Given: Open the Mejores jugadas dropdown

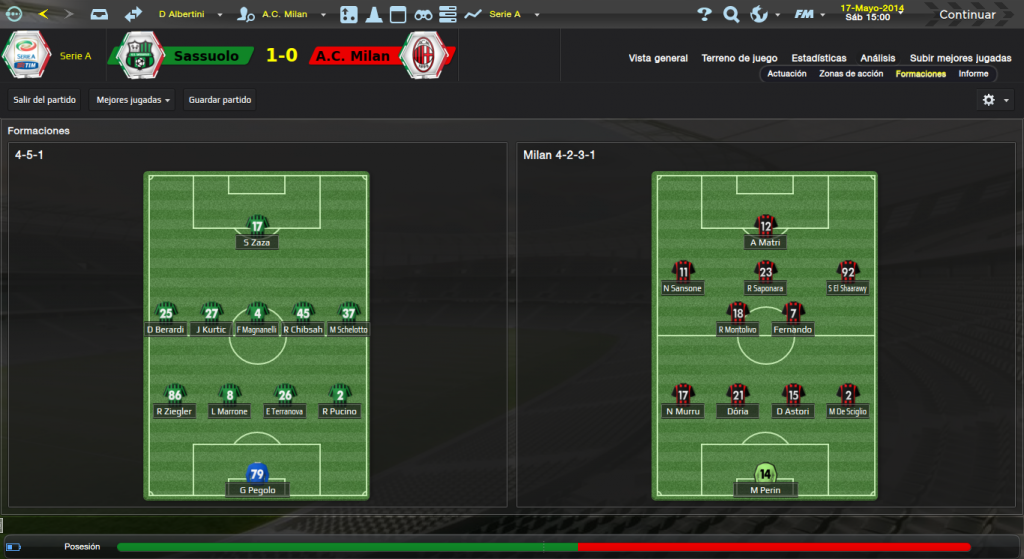Looking at the screenshot, I should 133,100.
